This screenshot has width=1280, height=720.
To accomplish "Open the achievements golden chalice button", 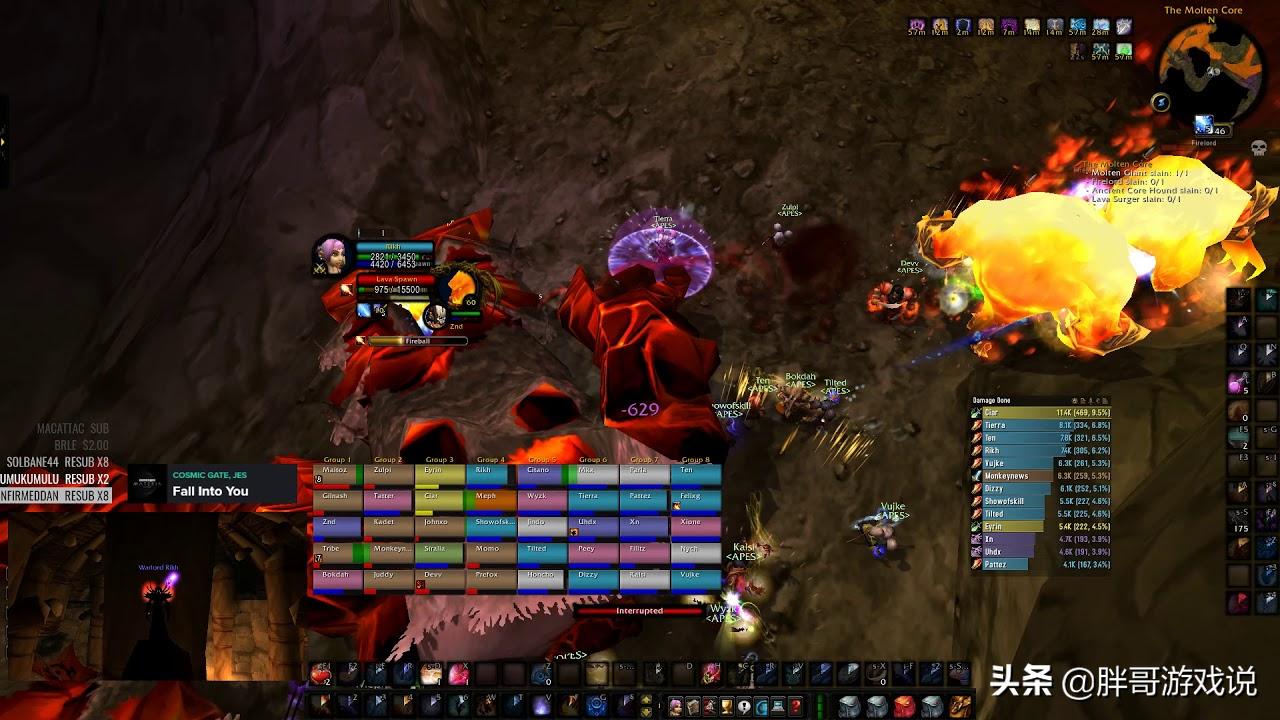I will [727, 706].
